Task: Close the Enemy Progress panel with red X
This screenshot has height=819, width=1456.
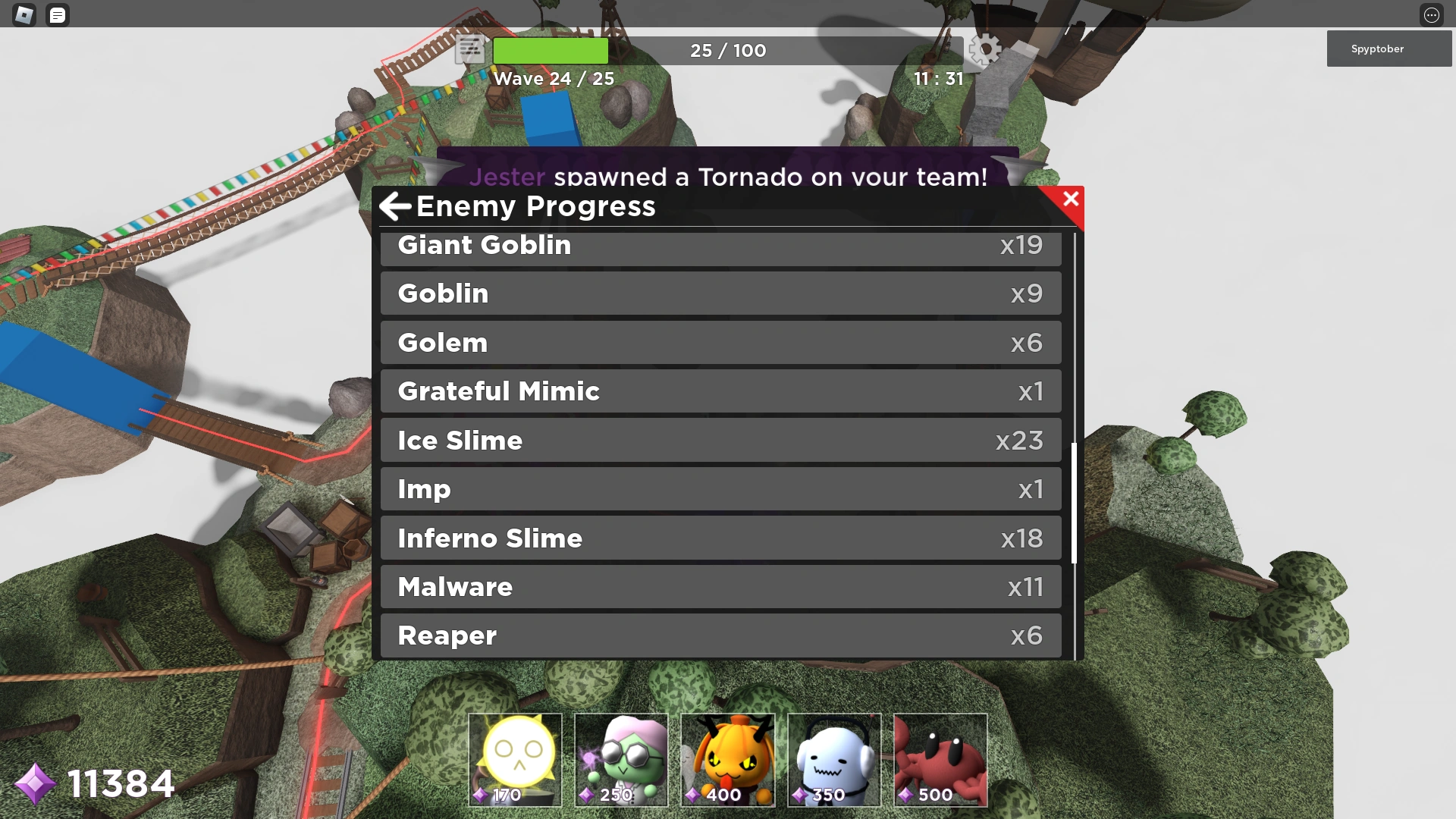Action: tap(1070, 199)
